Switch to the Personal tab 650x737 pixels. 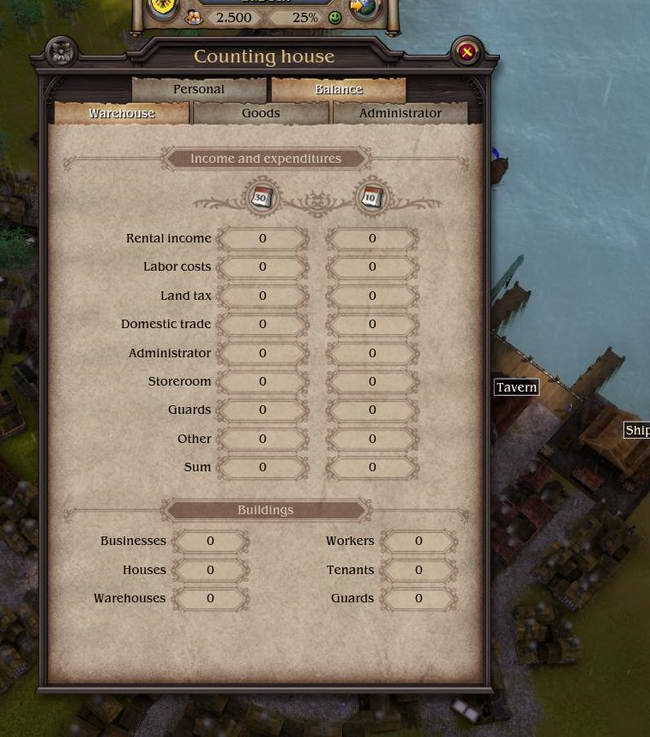(198, 89)
